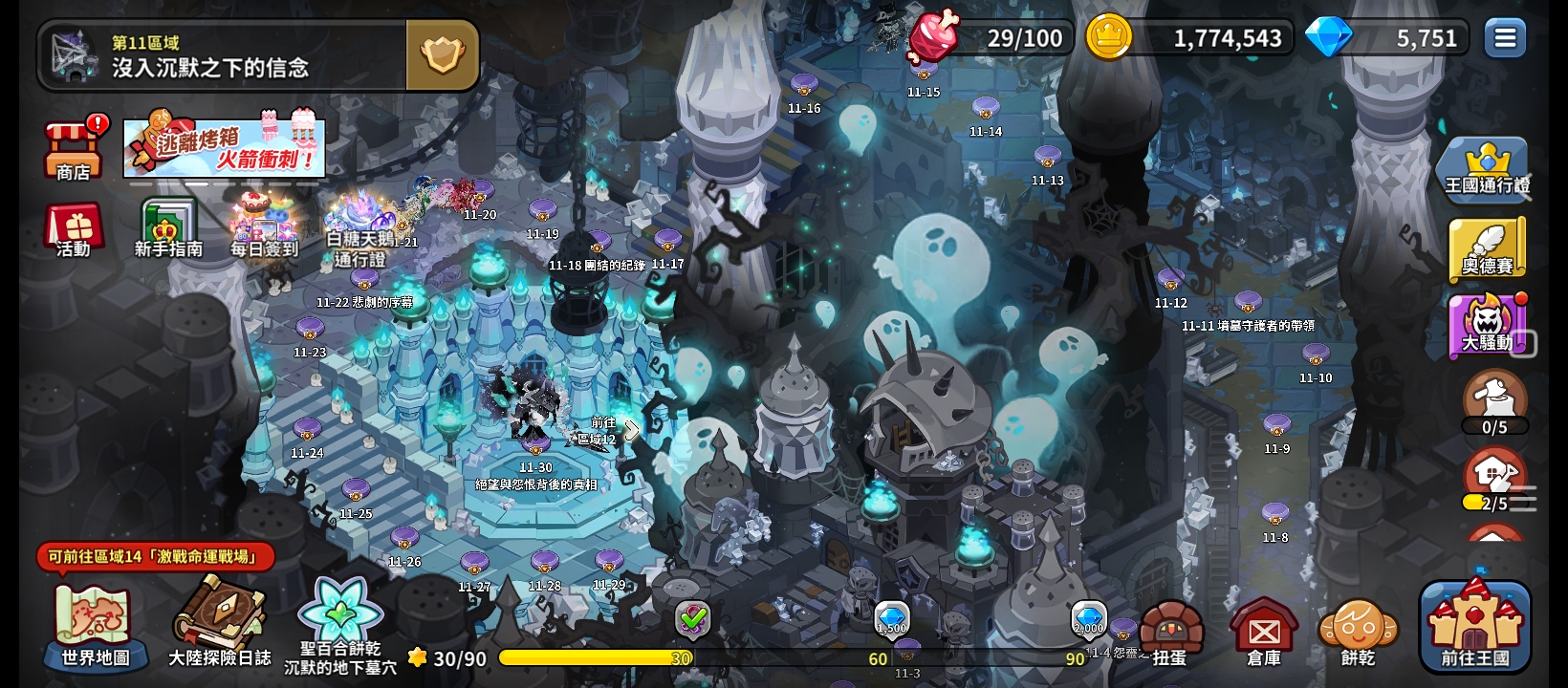Open the 倉庫 warehouse
Image resolution: width=1568 pixels, height=688 pixels.
tap(1264, 633)
